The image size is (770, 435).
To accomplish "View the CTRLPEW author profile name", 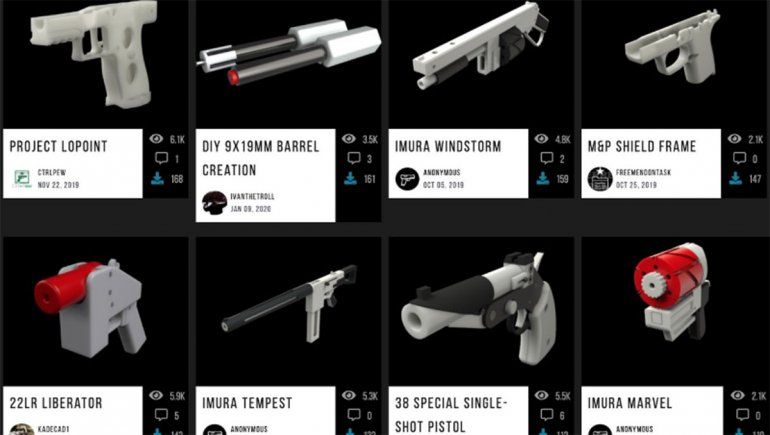I will 51,172.
